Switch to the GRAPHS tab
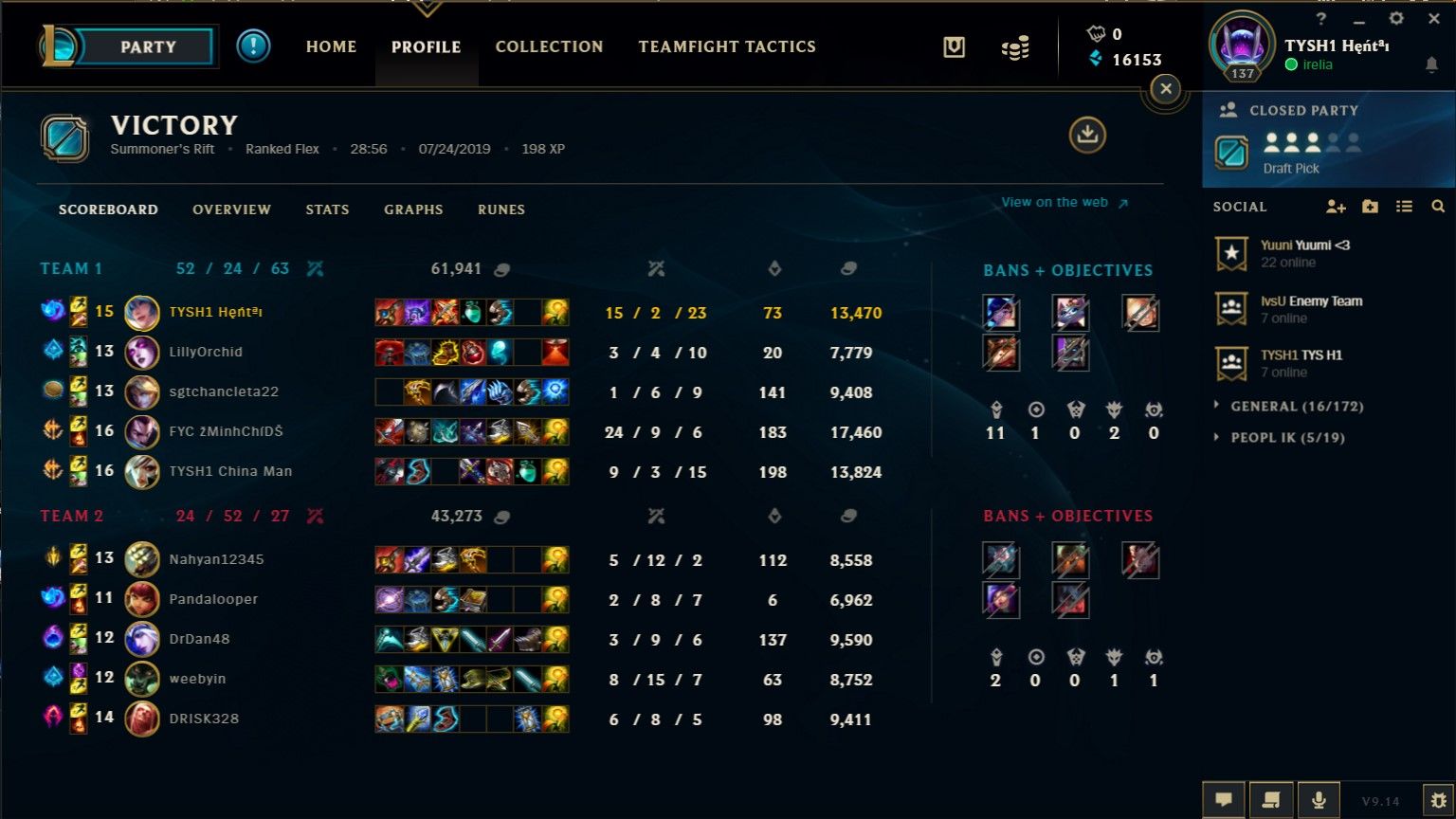Image resolution: width=1456 pixels, height=819 pixels. coord(413,209)
